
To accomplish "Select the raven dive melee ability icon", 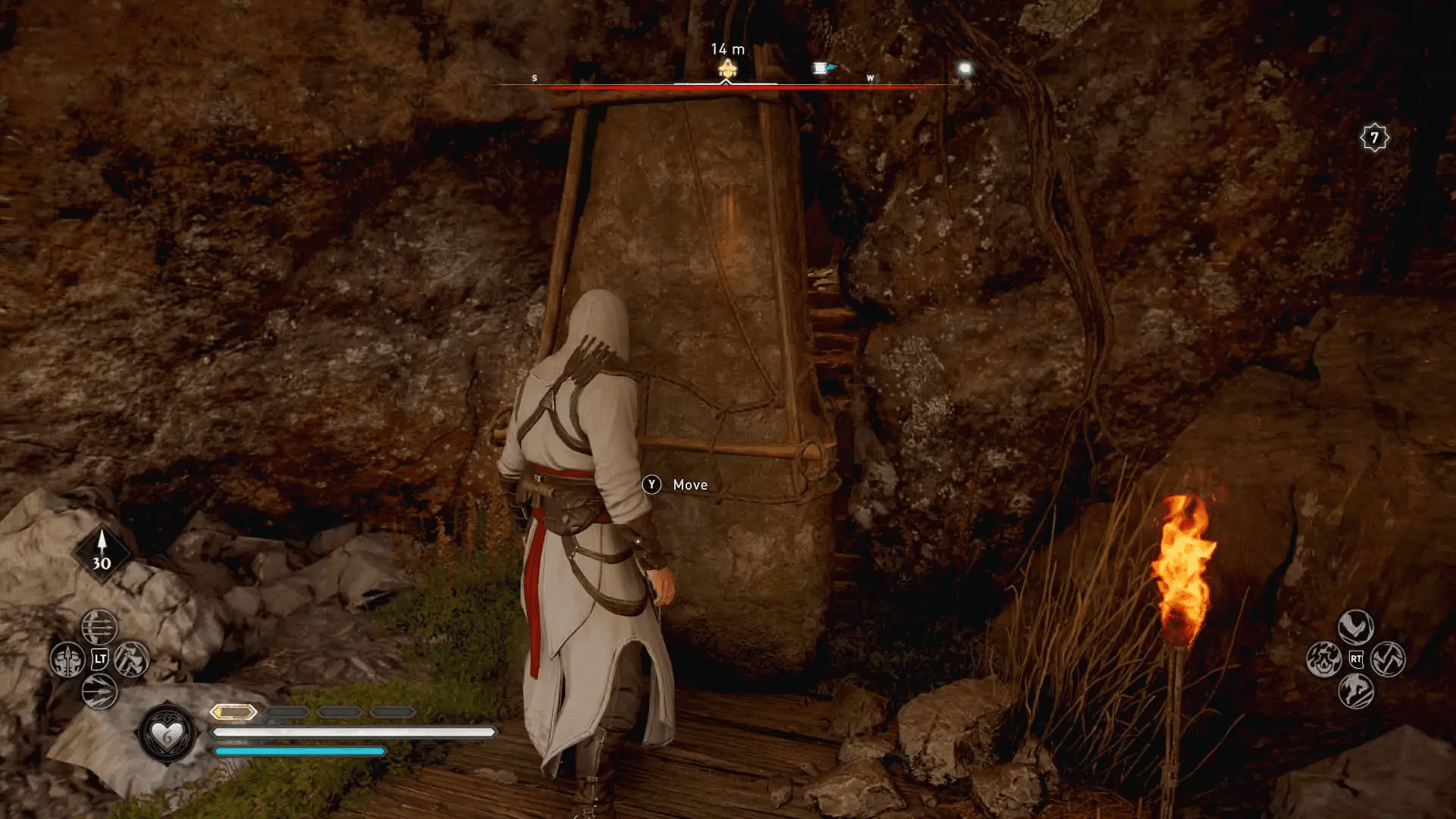I will (1355, 626).
